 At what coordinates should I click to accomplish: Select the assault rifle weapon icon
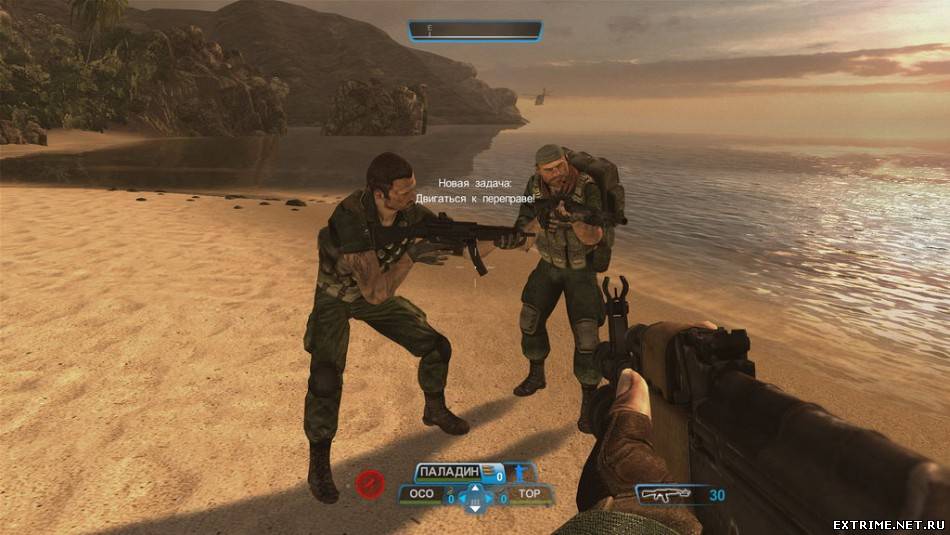point(666,494)
